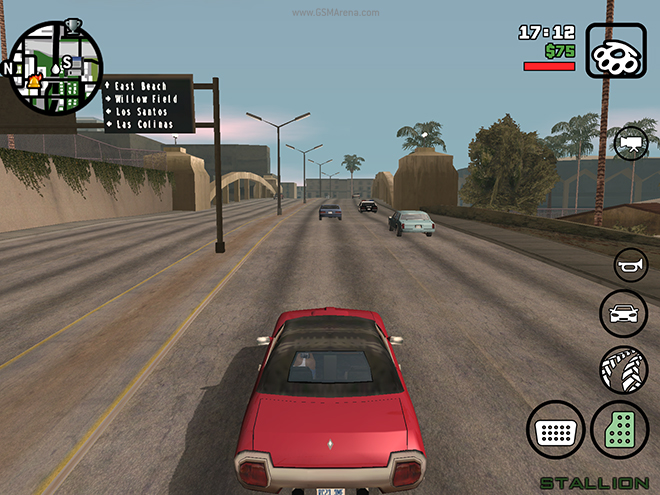
Task: Exit vehicle with the car icon button
Action: tap(624, 313)
